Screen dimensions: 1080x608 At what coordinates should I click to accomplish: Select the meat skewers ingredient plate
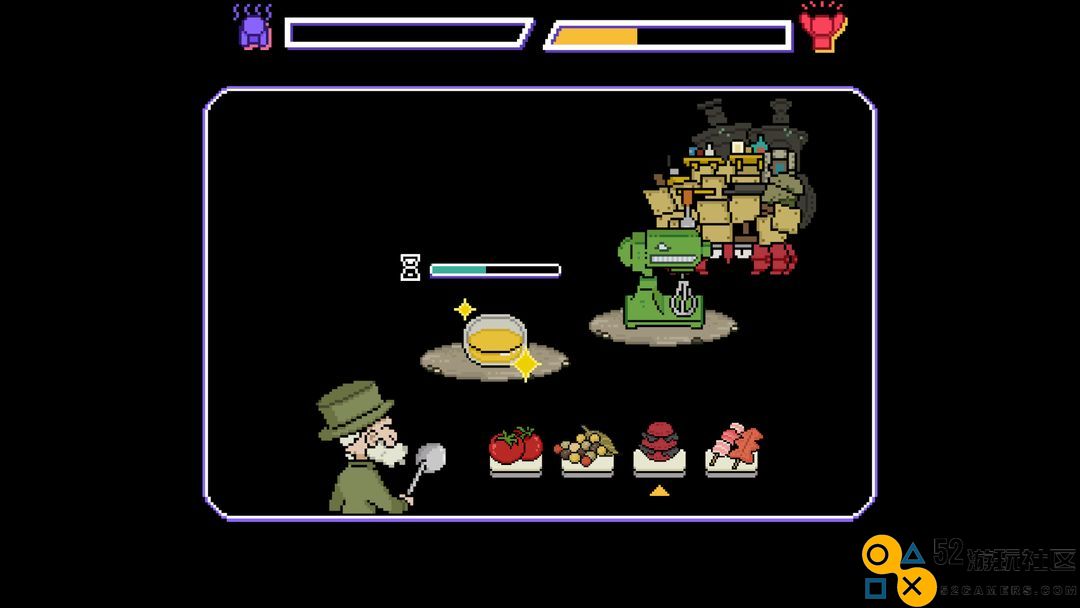731,448
